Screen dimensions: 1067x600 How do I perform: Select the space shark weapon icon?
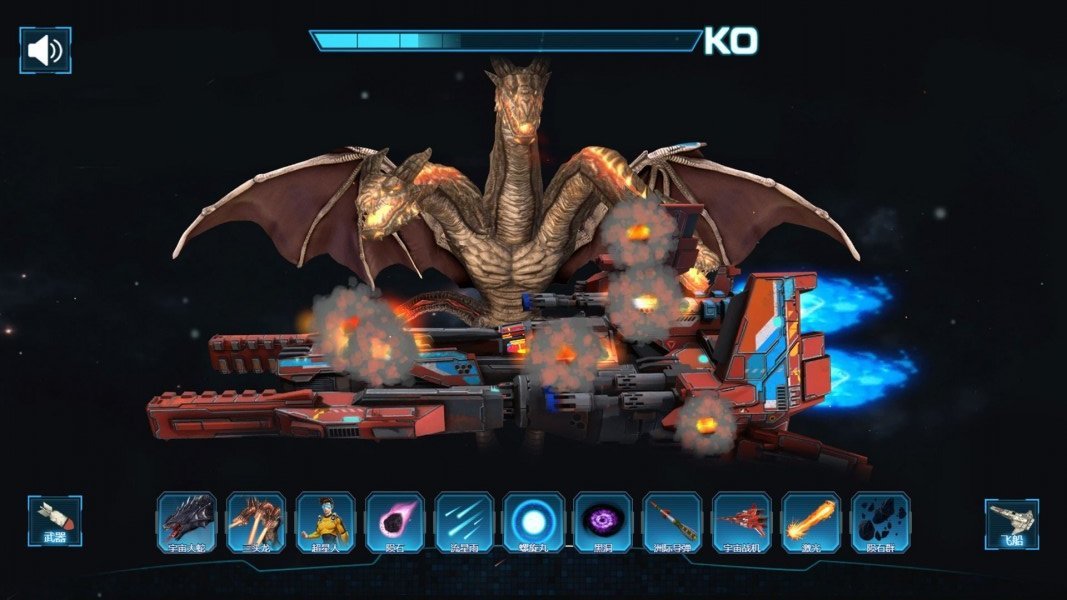(x=187, y=522)
